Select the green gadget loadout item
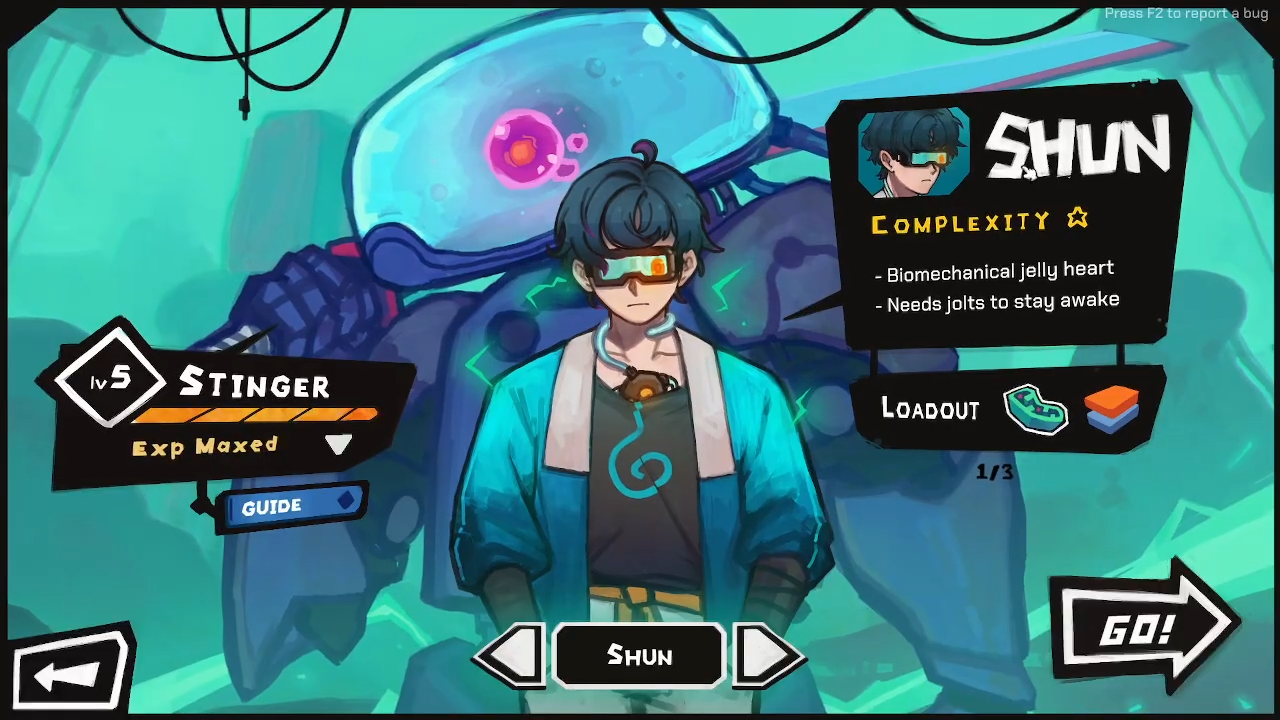Image resolution: width=1280 pixels, height=720 pixels. (1036, 409)
